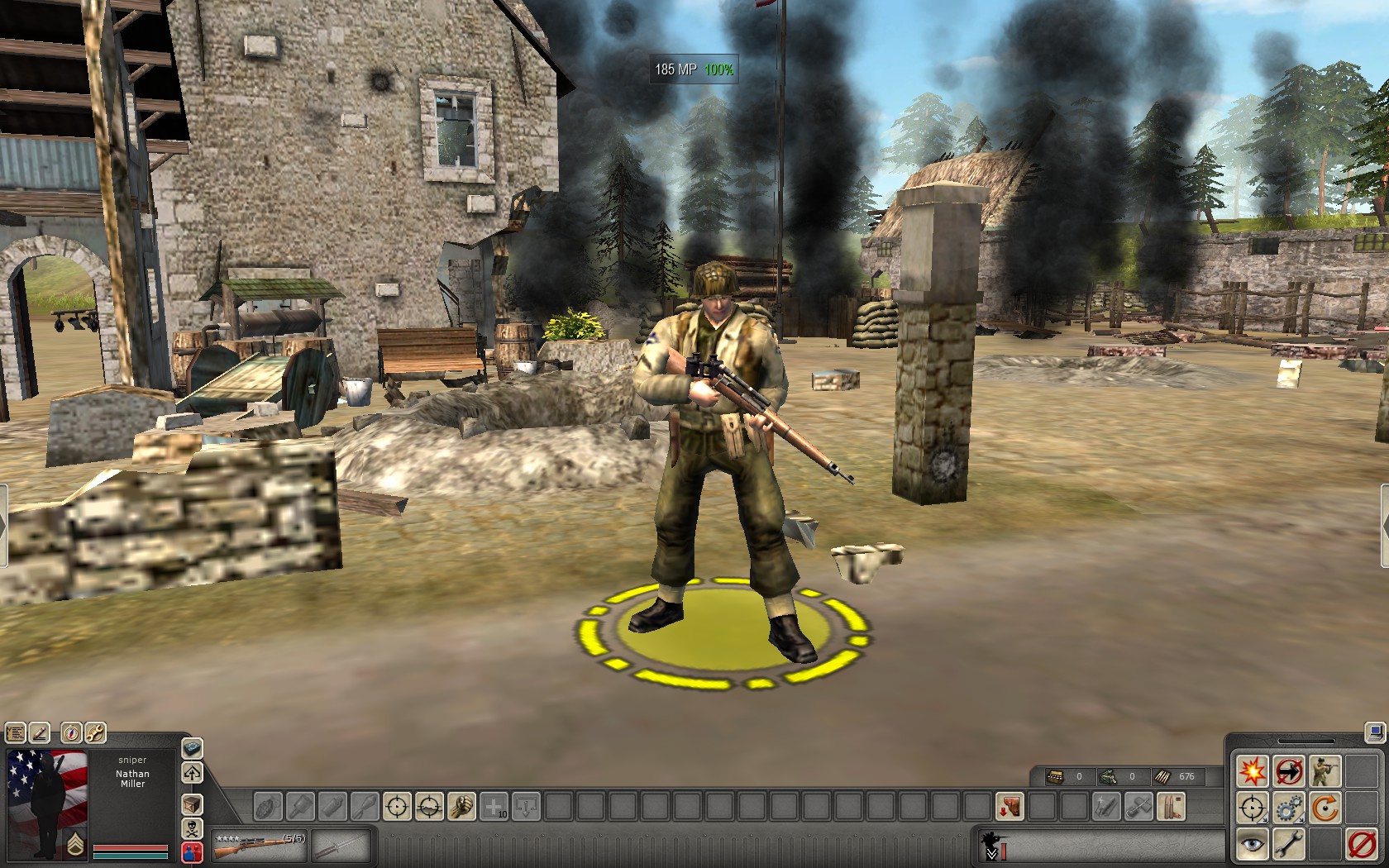Toggle the red and blue soldiers button

[x=192, y=852]
